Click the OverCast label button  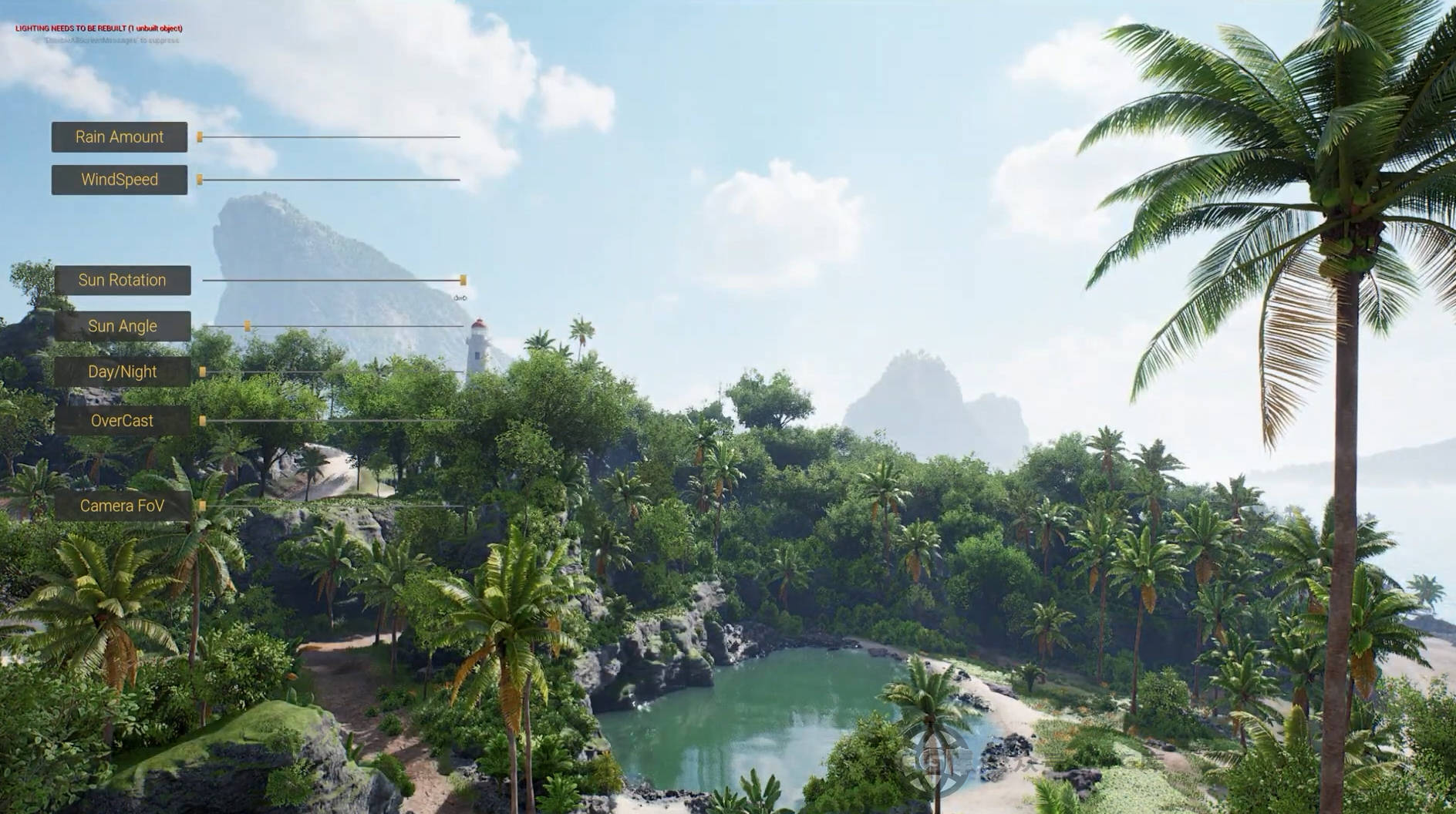[122, 421]
